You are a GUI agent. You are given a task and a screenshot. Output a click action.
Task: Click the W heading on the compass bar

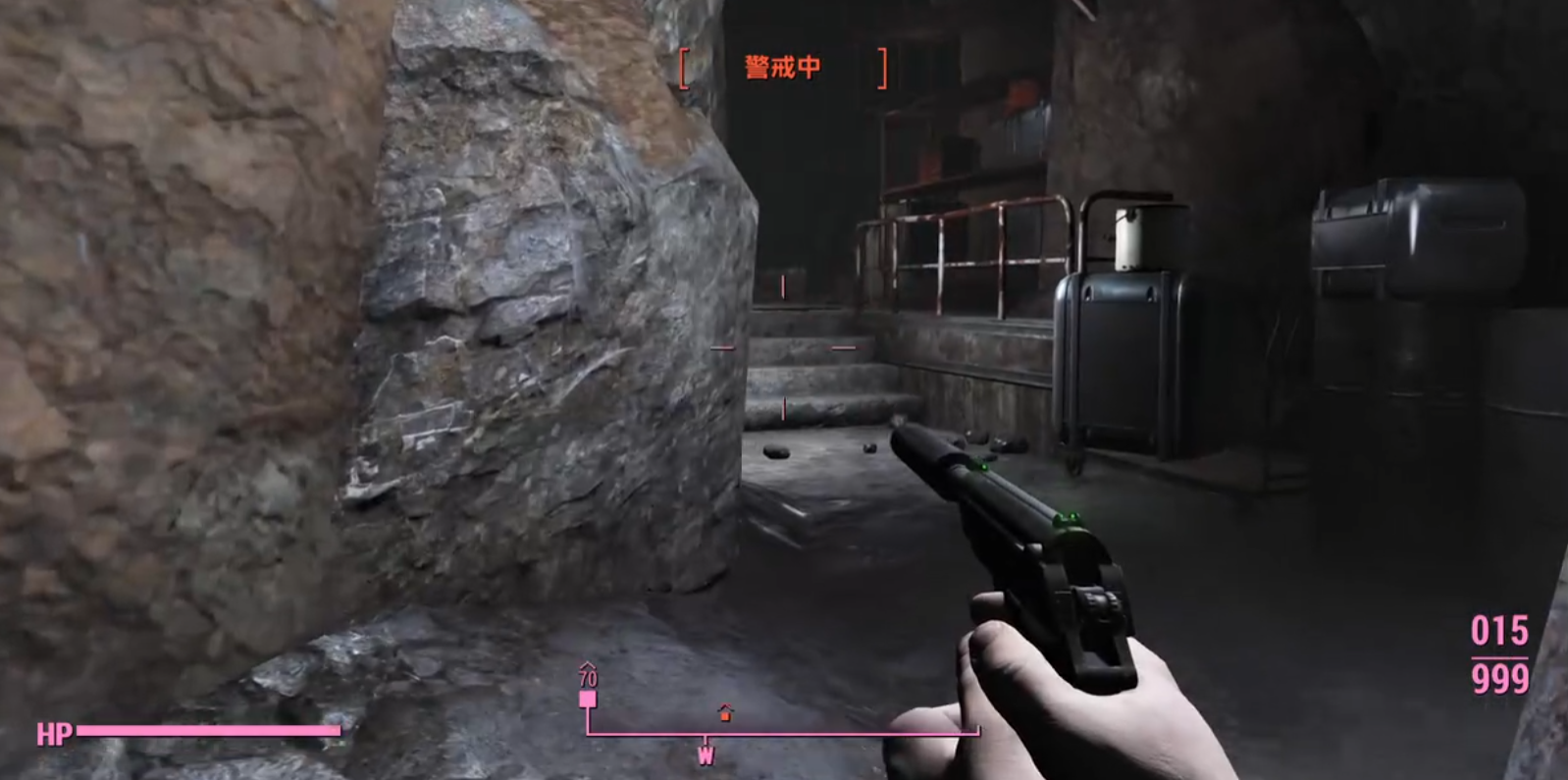click(706, 755)
